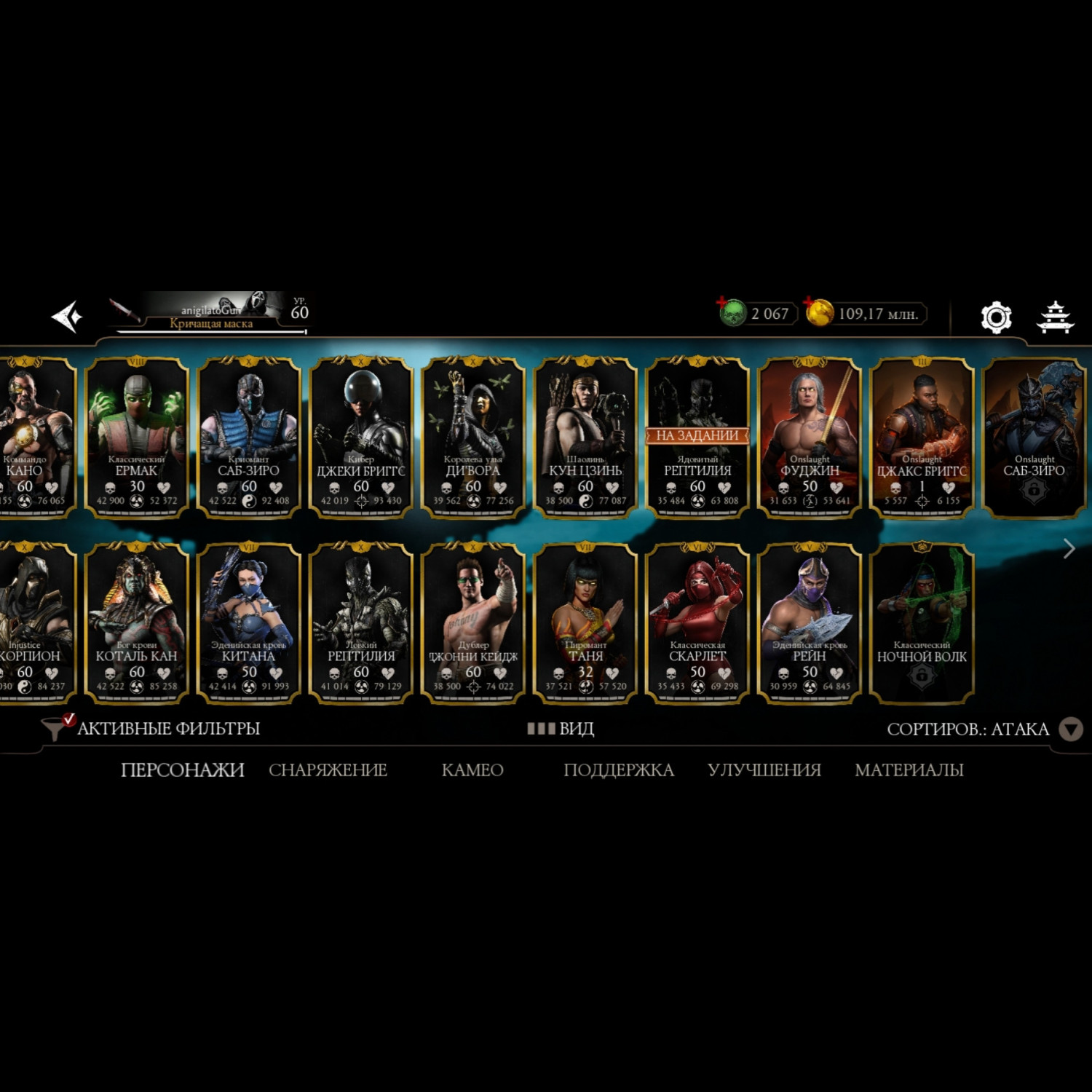Go back with the arrow button
1092x1092 pixels.
(x=67, y=317)
